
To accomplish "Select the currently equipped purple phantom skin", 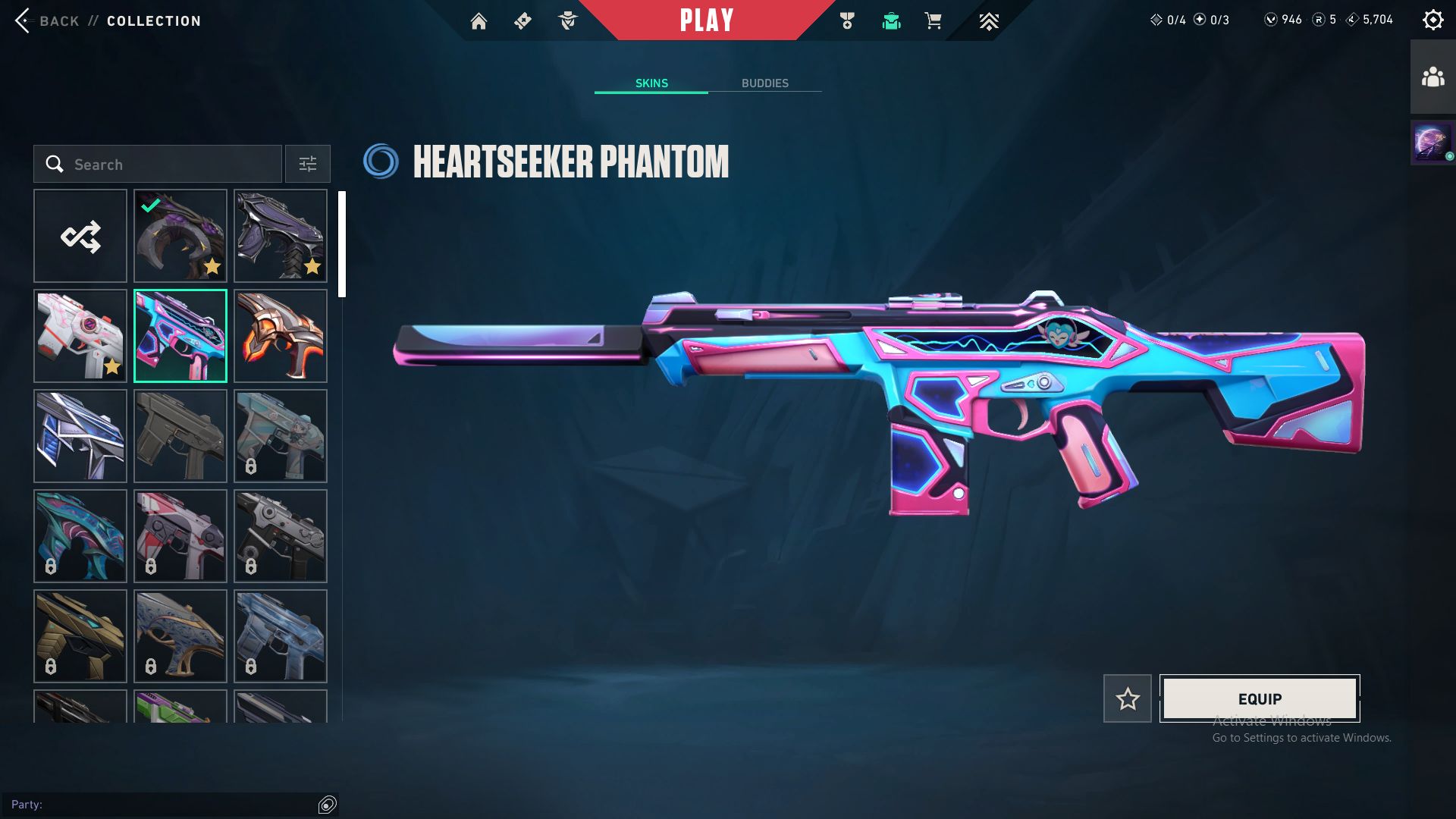I will pyautogui.click(x=180, y=237).
